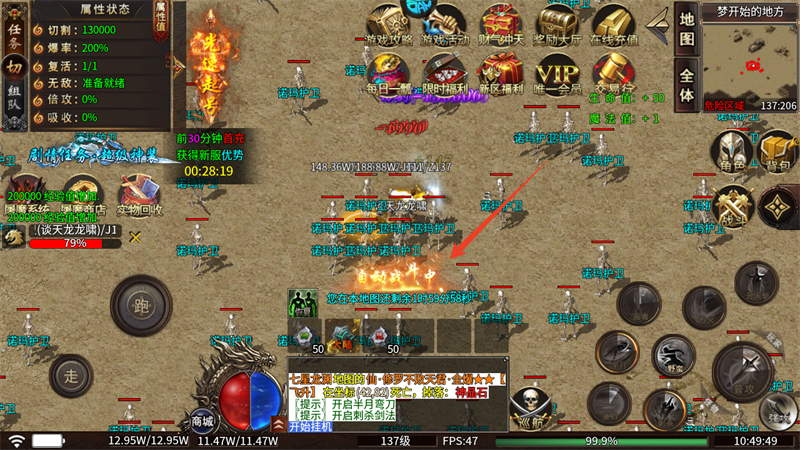The height and width of the screenshot is (450, 800).
Task: Open the 在线充值 gold bars icon
Action: point(614,25)
